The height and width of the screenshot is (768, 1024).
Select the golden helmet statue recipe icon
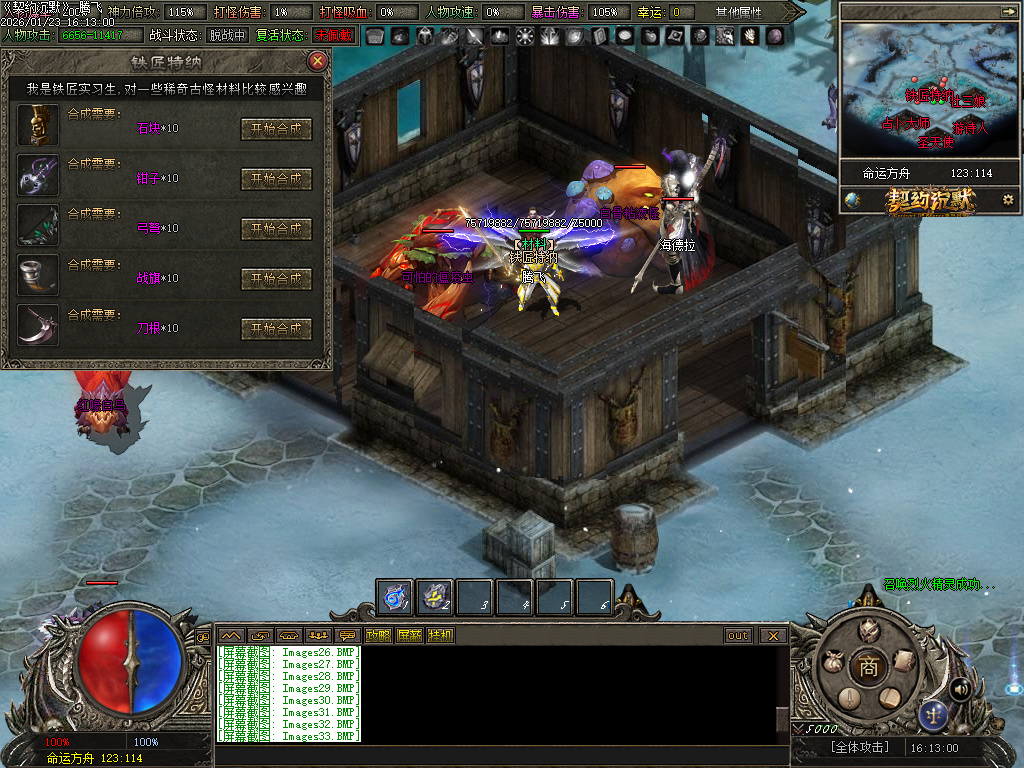(x=38, y=125)
